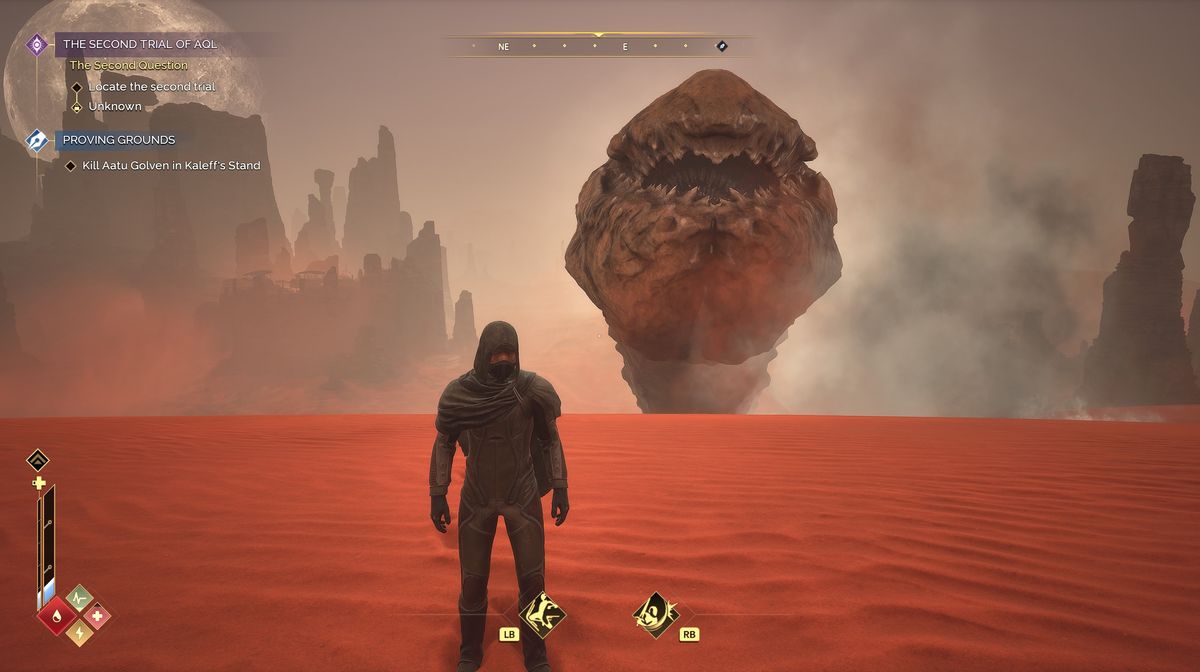
Task: Click the red water droplet status icon
Action: point(54,615)
